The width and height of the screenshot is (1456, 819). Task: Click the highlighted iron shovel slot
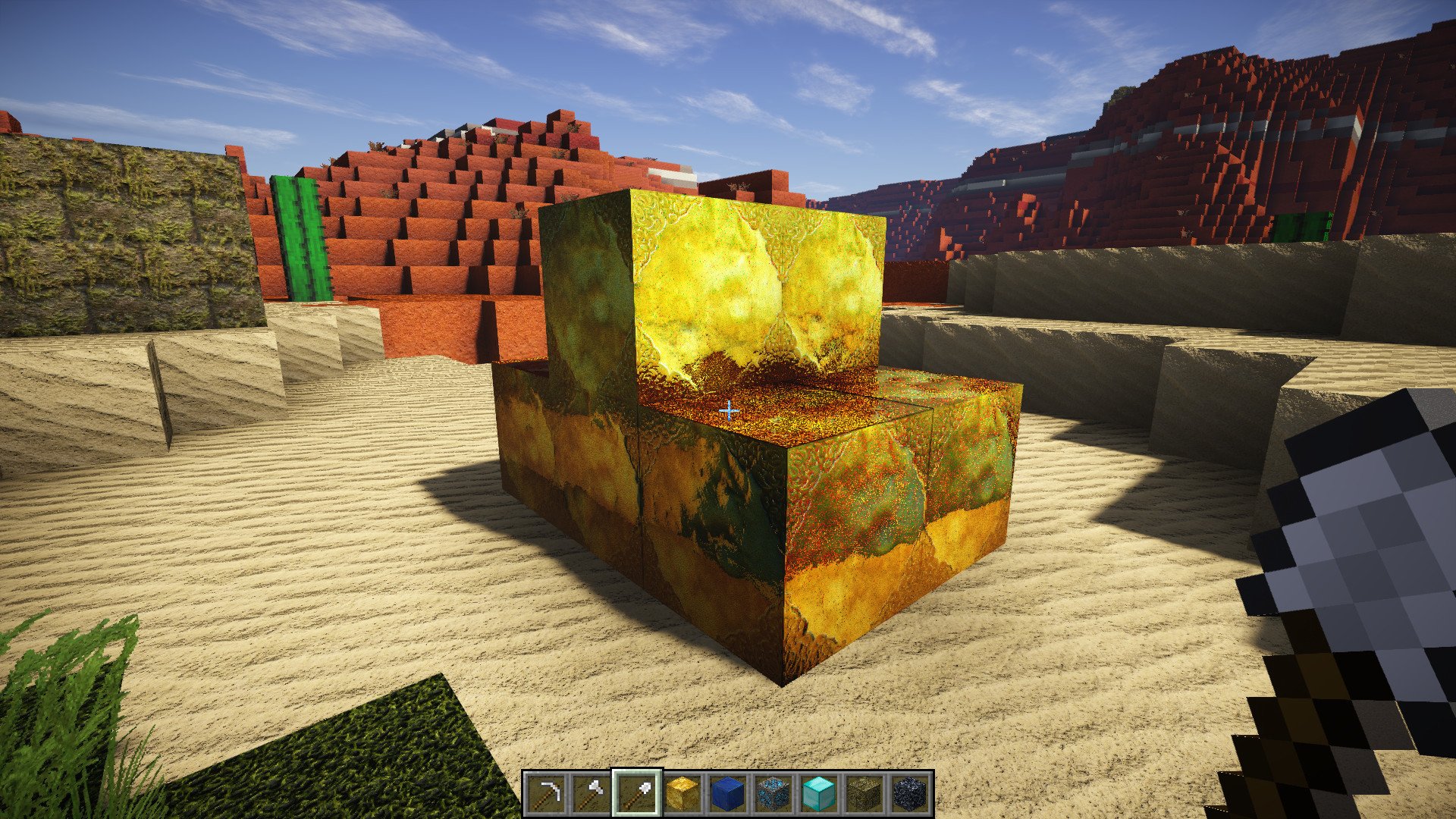(637, 793)
